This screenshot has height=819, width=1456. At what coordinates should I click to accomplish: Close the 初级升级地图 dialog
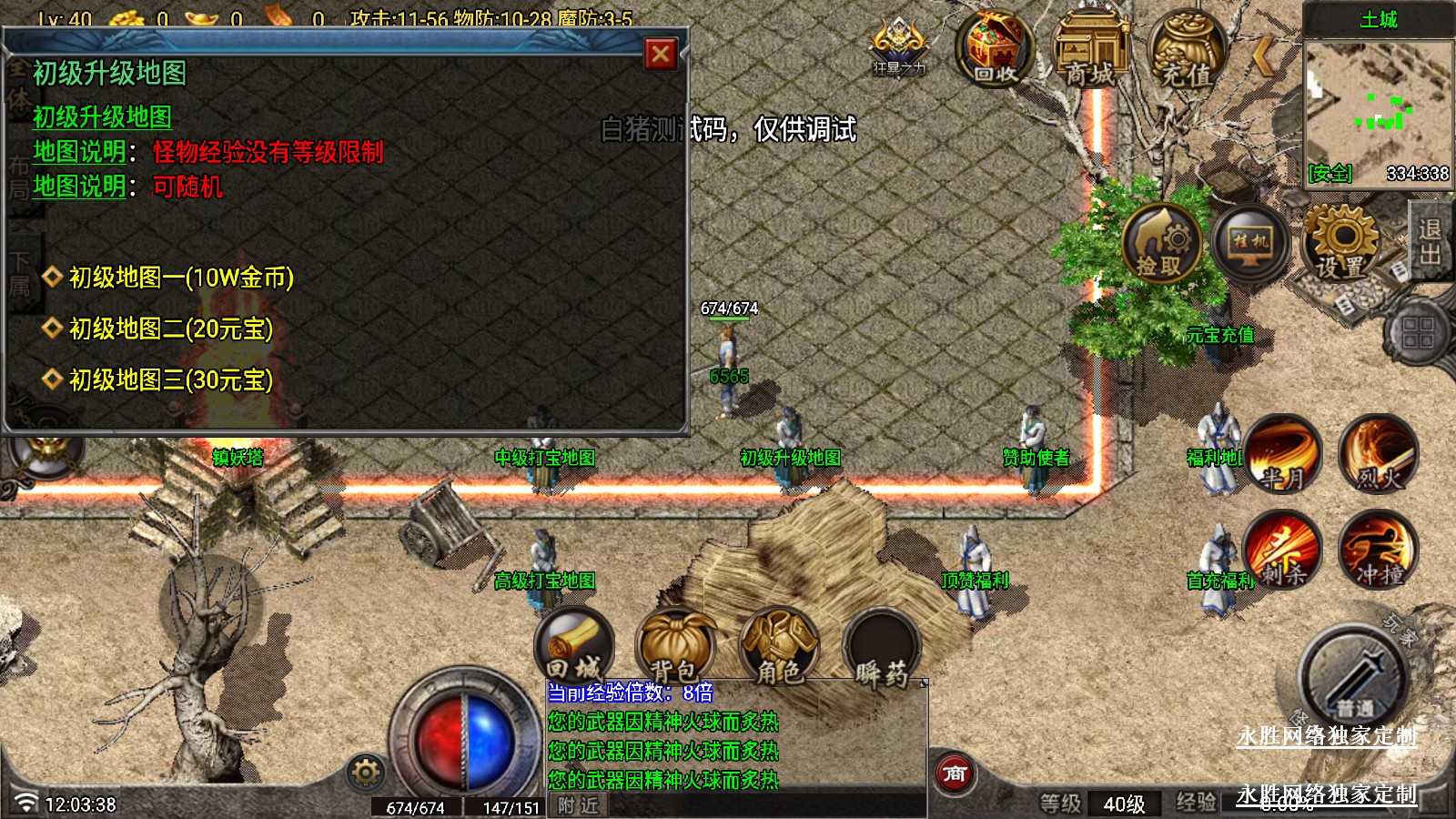click(661, 55)
